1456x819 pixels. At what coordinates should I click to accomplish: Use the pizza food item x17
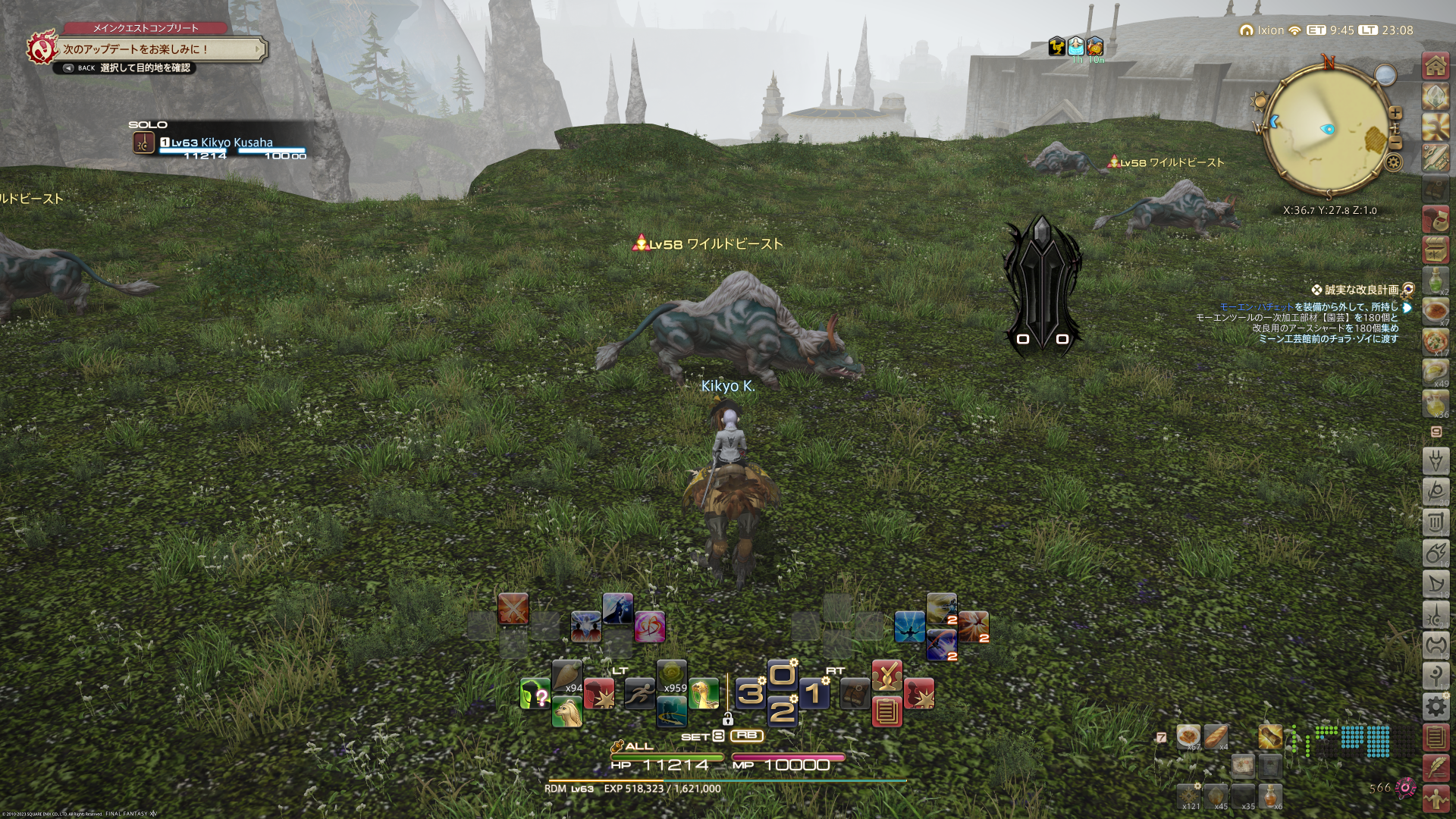(1436, 340)
